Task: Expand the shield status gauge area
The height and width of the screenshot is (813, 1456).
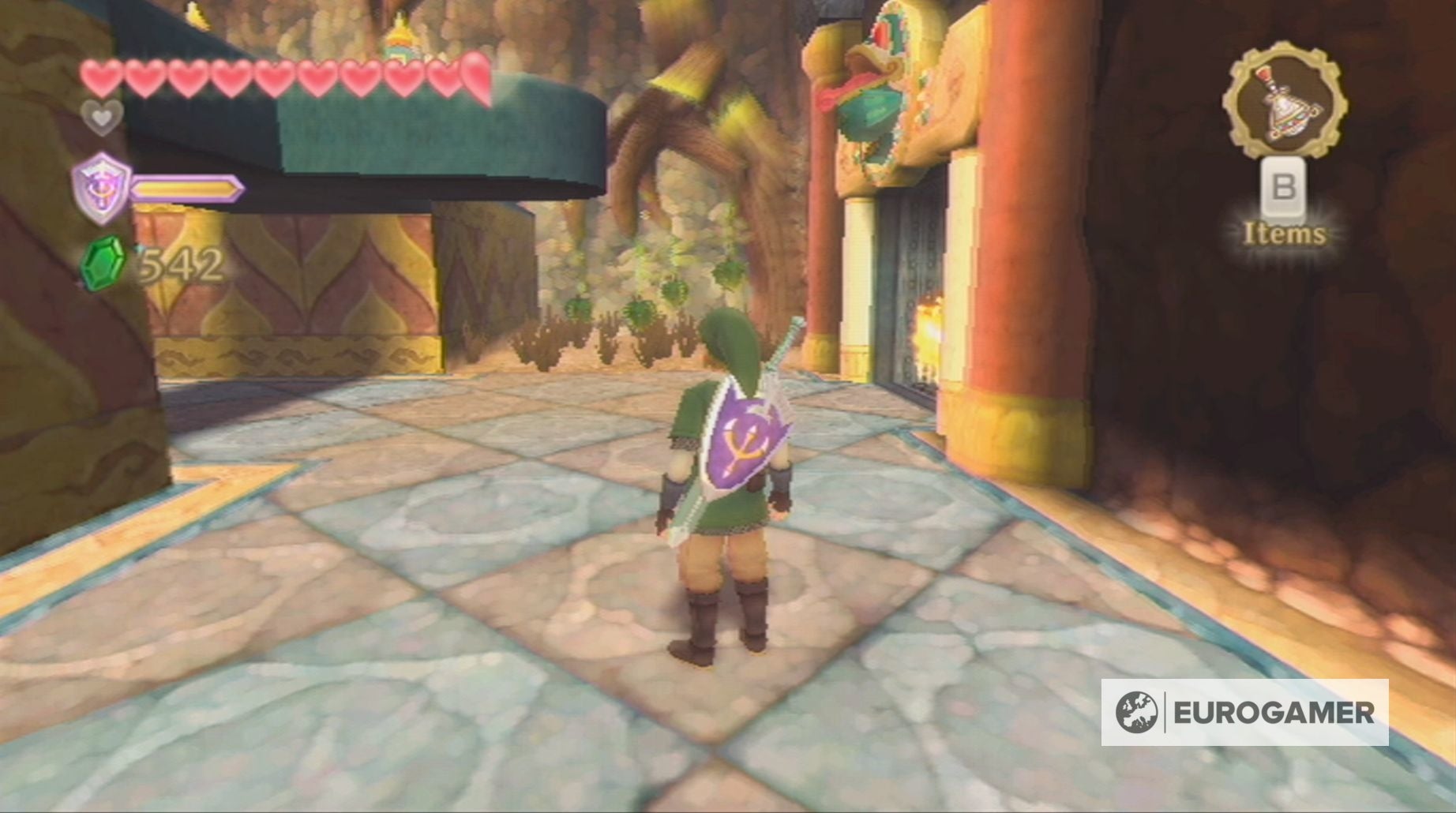Action: point(186,189)
